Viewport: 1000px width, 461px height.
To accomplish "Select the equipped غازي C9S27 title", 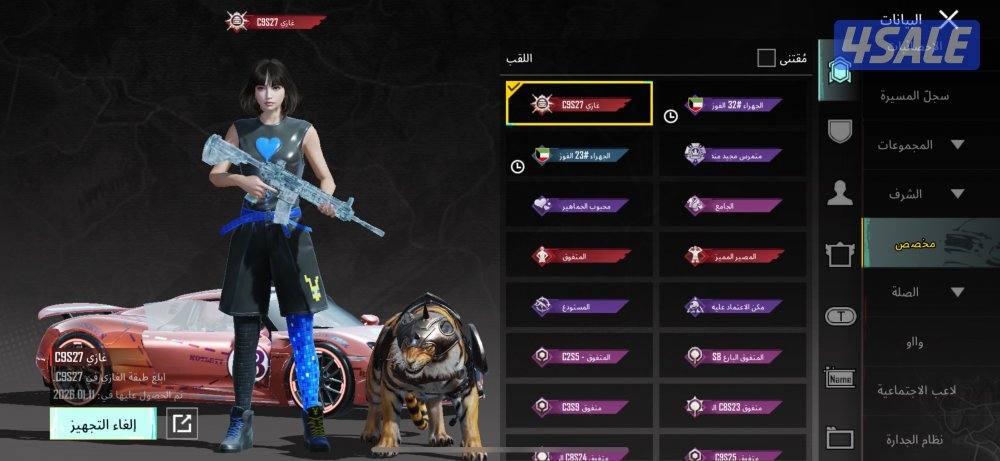I will click(x=580, y=104).
